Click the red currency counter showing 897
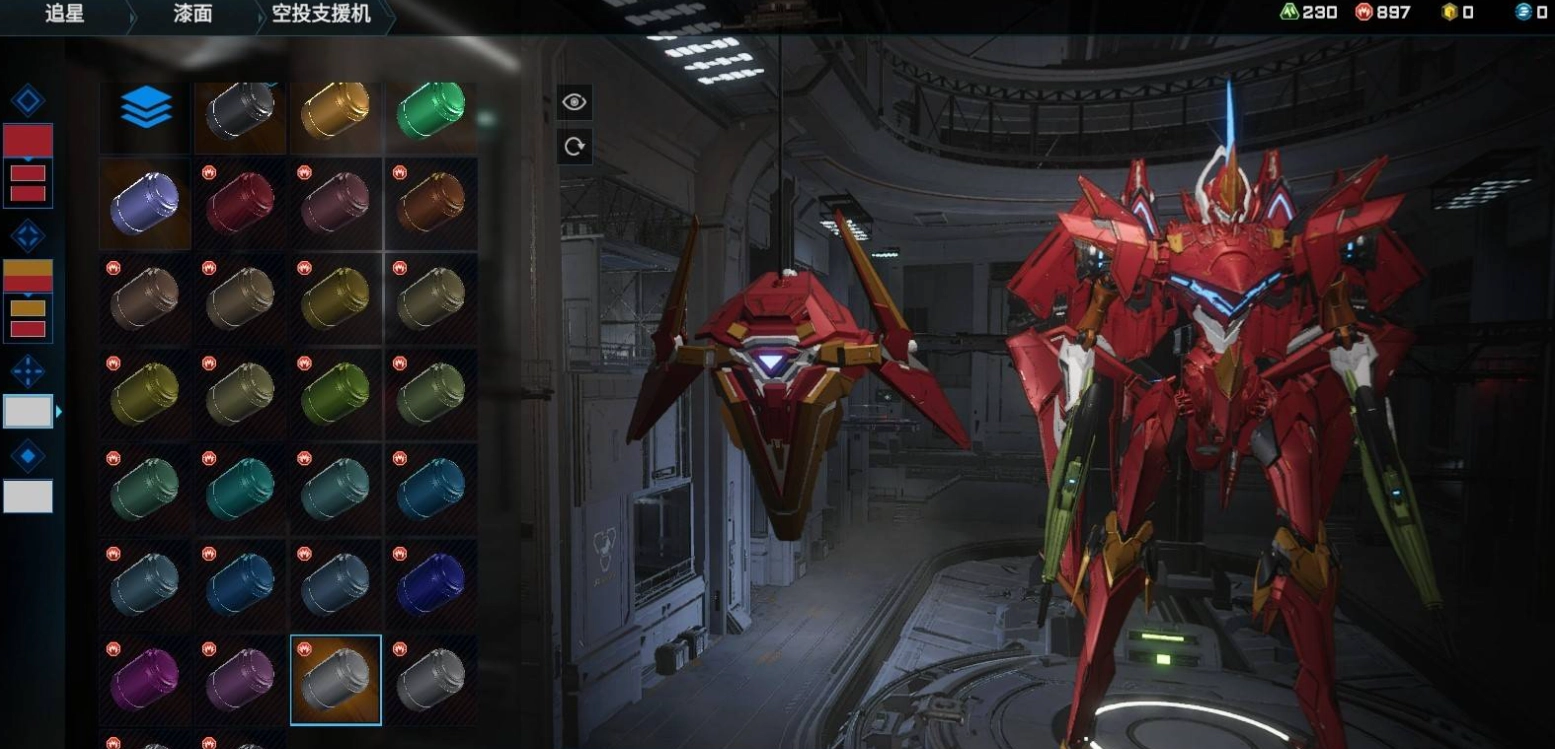The image size is (1555, 749). click(1382, 12)
